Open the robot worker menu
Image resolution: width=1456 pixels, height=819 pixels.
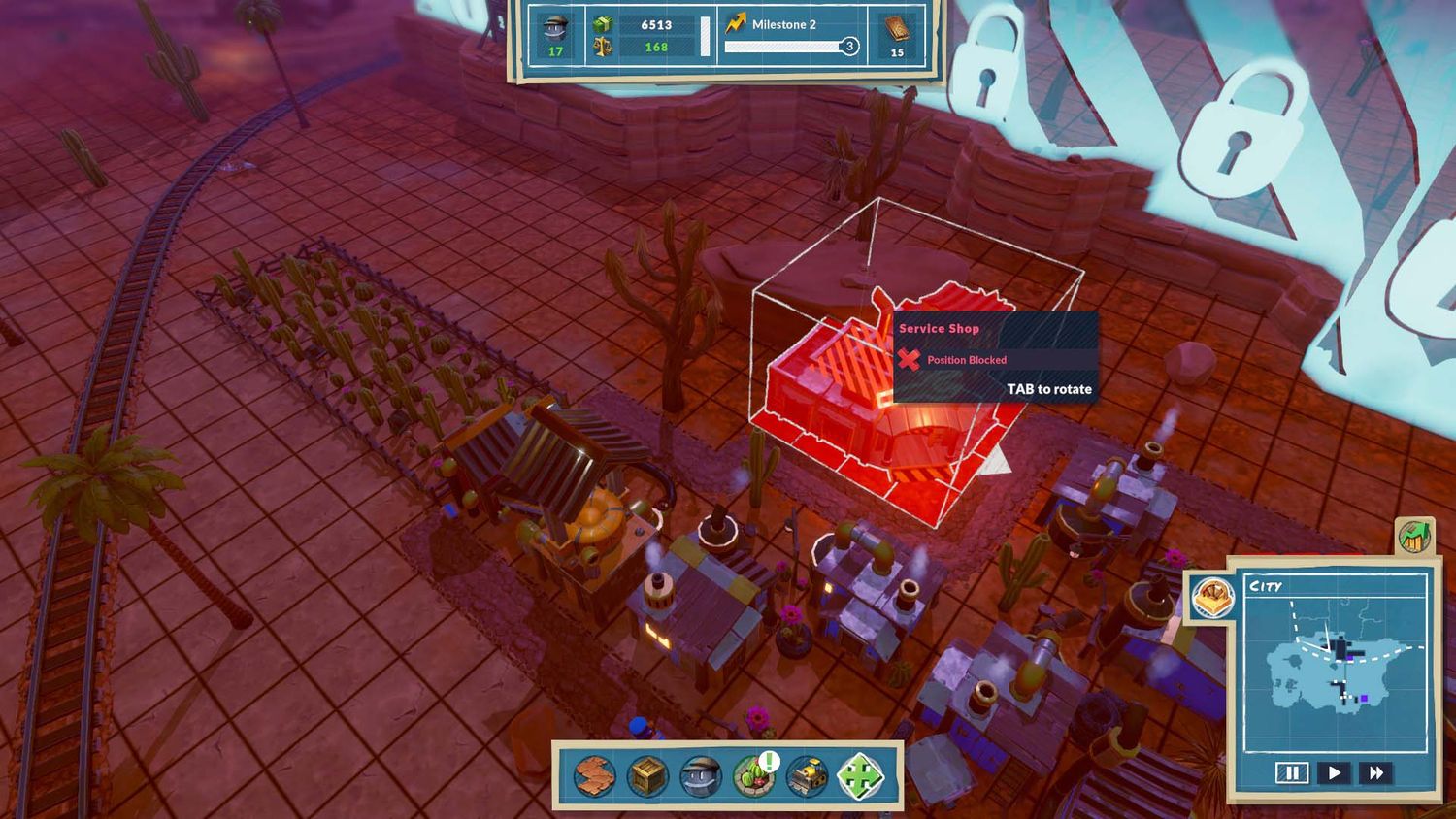701,776
